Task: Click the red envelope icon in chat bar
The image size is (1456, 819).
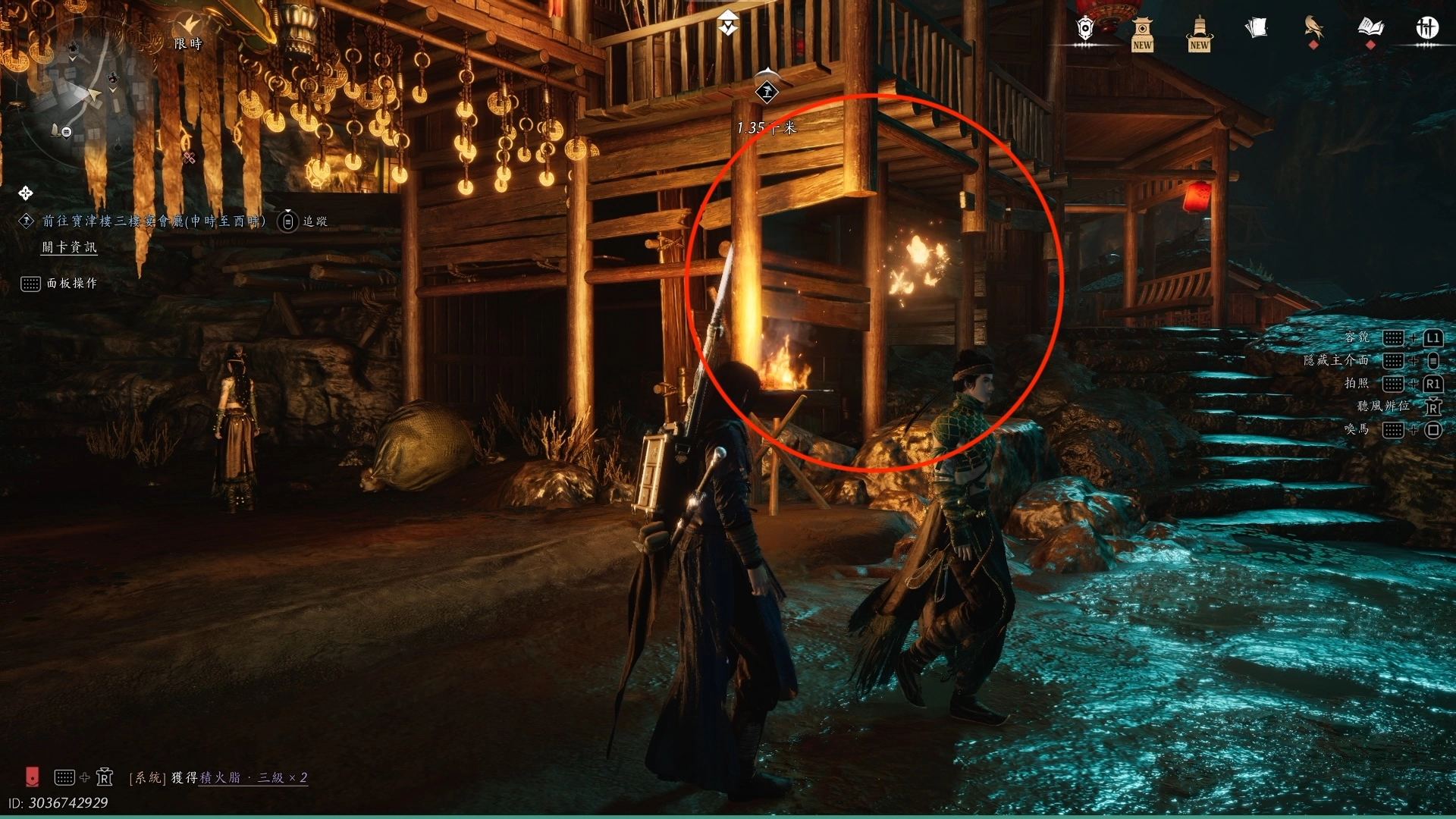Action: tap(32, 777)
